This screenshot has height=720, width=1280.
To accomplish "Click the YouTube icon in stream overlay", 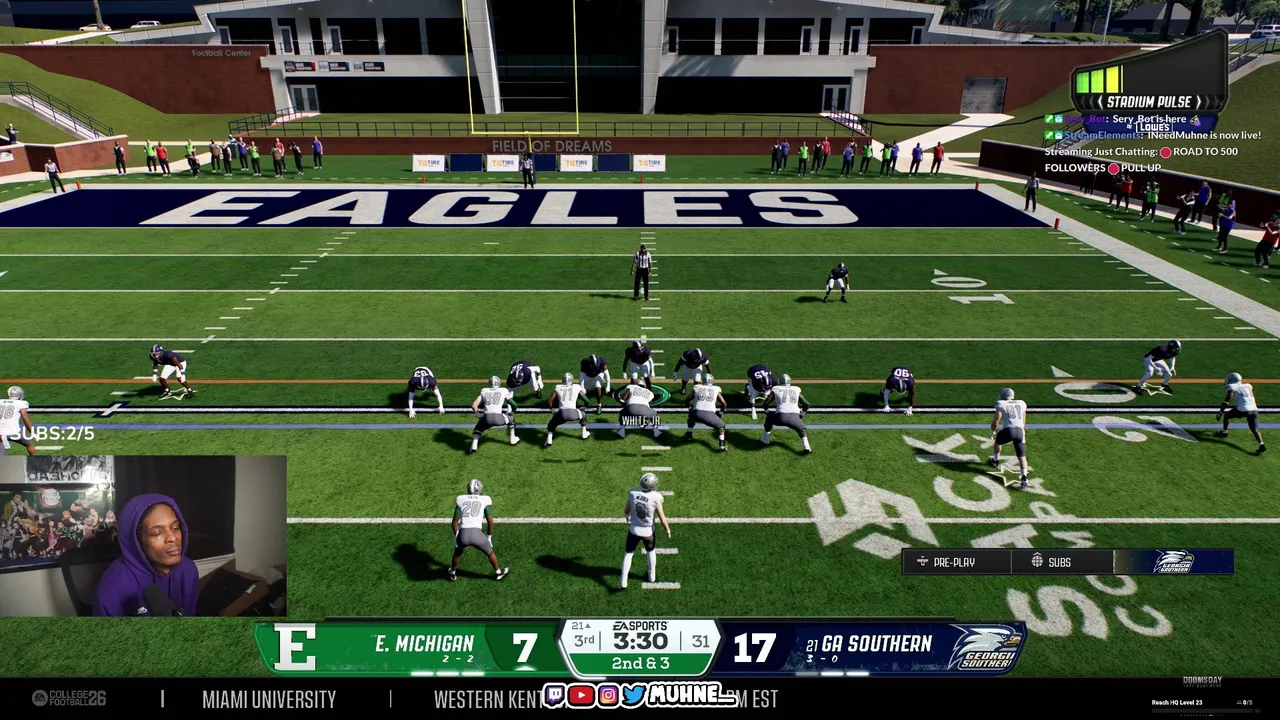I will 581,695.
